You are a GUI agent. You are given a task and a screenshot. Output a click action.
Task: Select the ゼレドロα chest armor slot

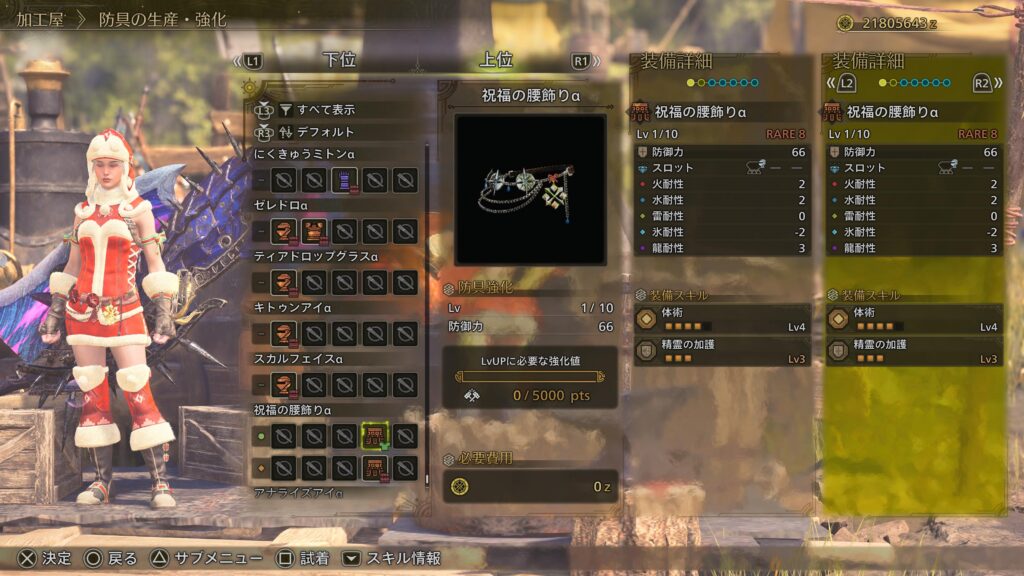click(314, 232)
